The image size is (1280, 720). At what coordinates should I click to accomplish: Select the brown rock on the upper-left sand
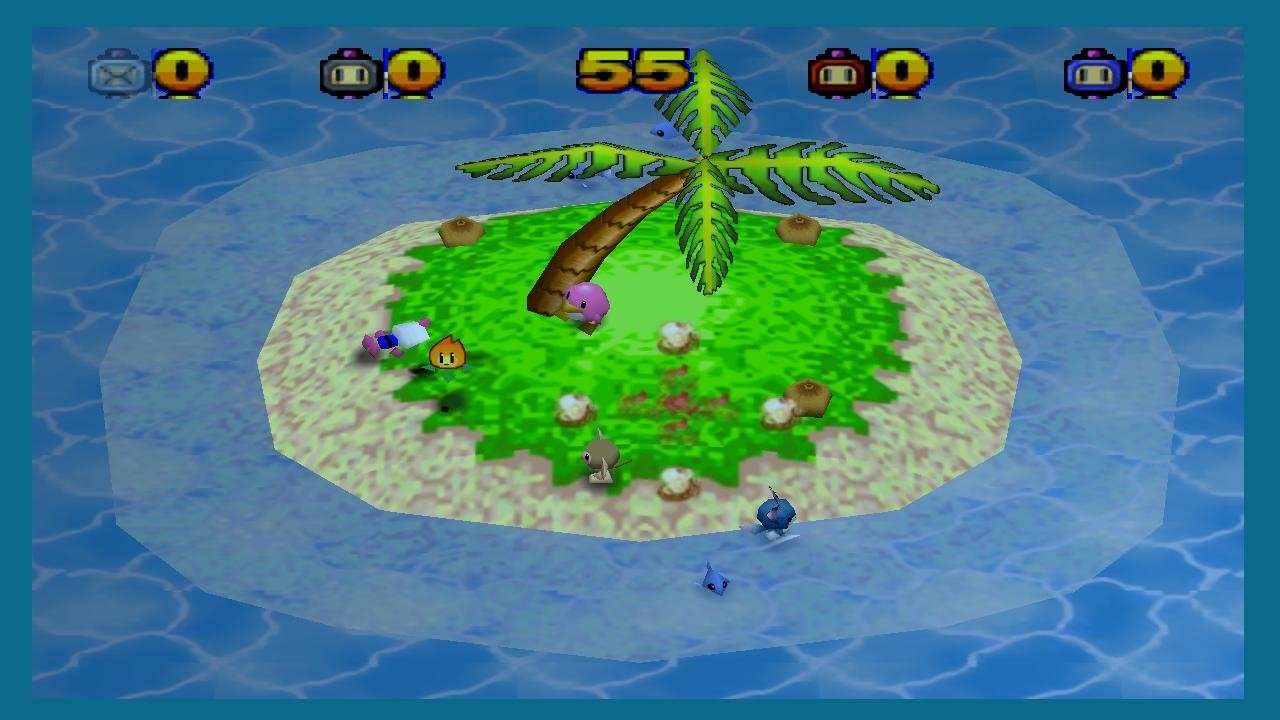461,231
